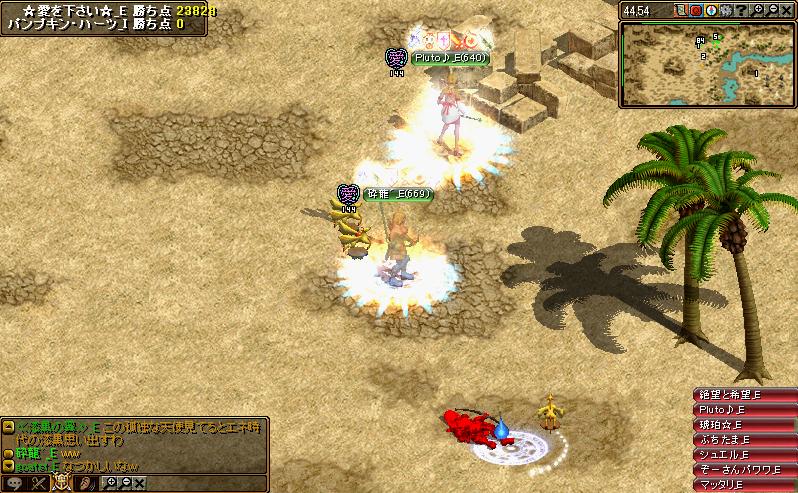Select party member Pluto♪_E in list
This screenshot has width=798, height=493.
pos(745,410)
